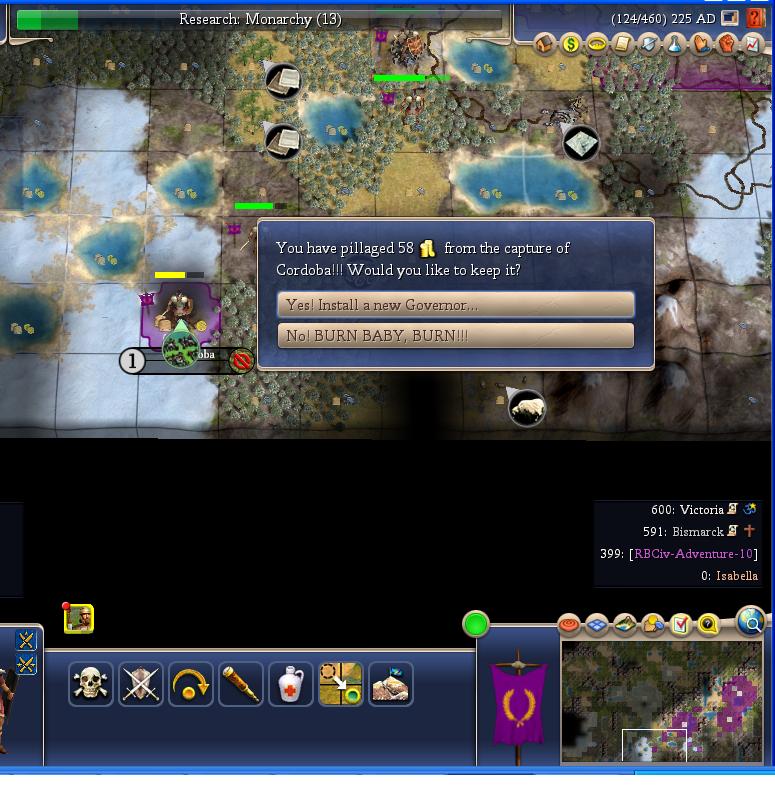Click on the minimap

click(662, 701)
